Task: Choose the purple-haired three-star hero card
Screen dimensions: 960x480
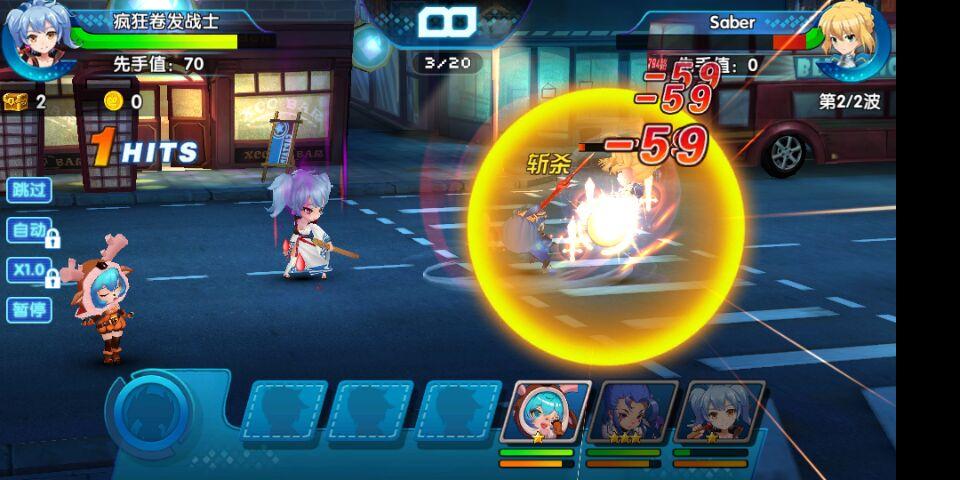Action: point(632,412)
